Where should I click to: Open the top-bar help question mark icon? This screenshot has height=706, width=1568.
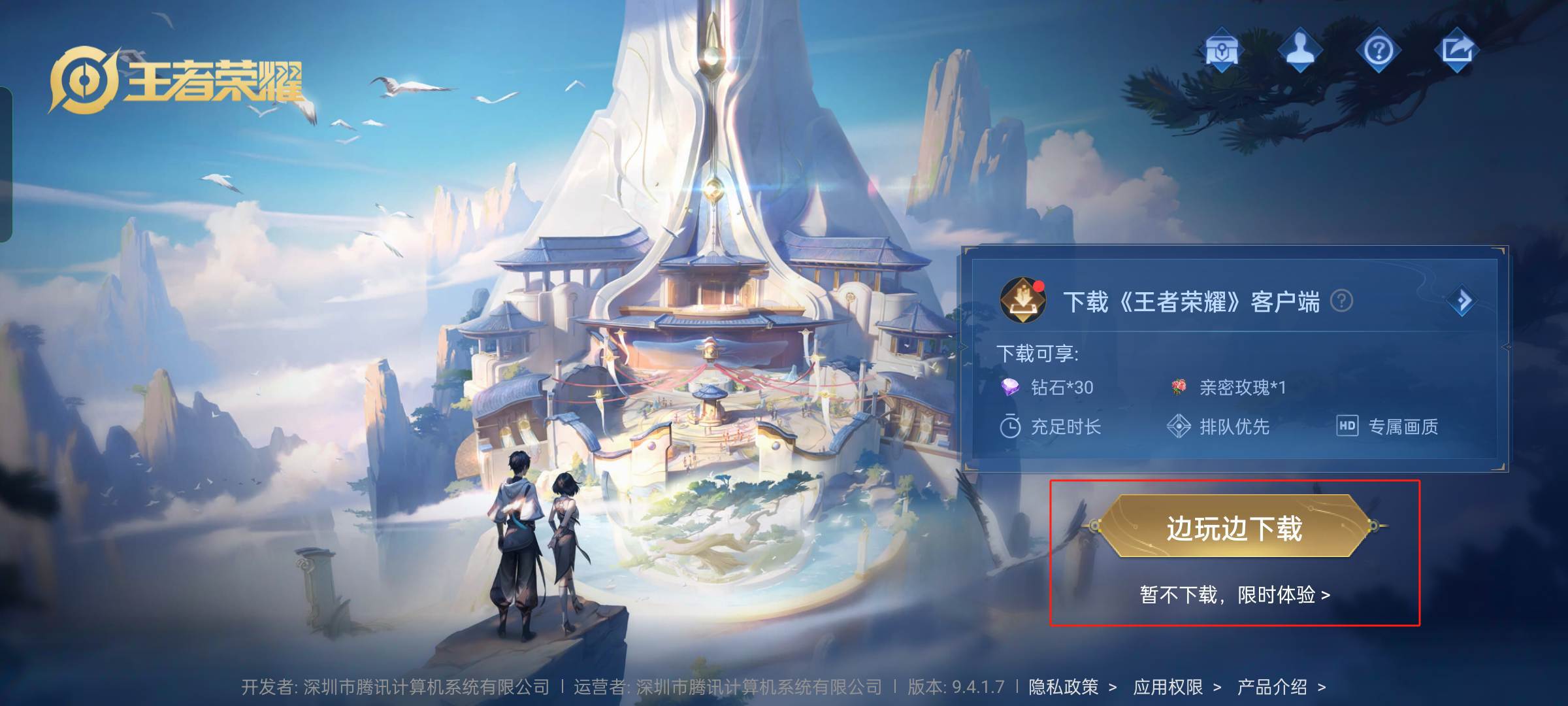[x=1378, y=50]
